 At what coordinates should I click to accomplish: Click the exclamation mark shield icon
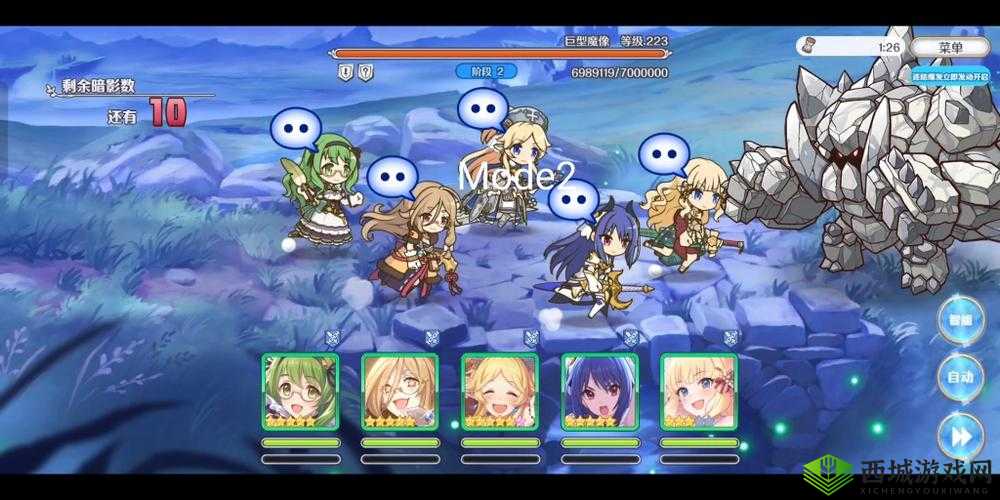(x=345, y=72)
